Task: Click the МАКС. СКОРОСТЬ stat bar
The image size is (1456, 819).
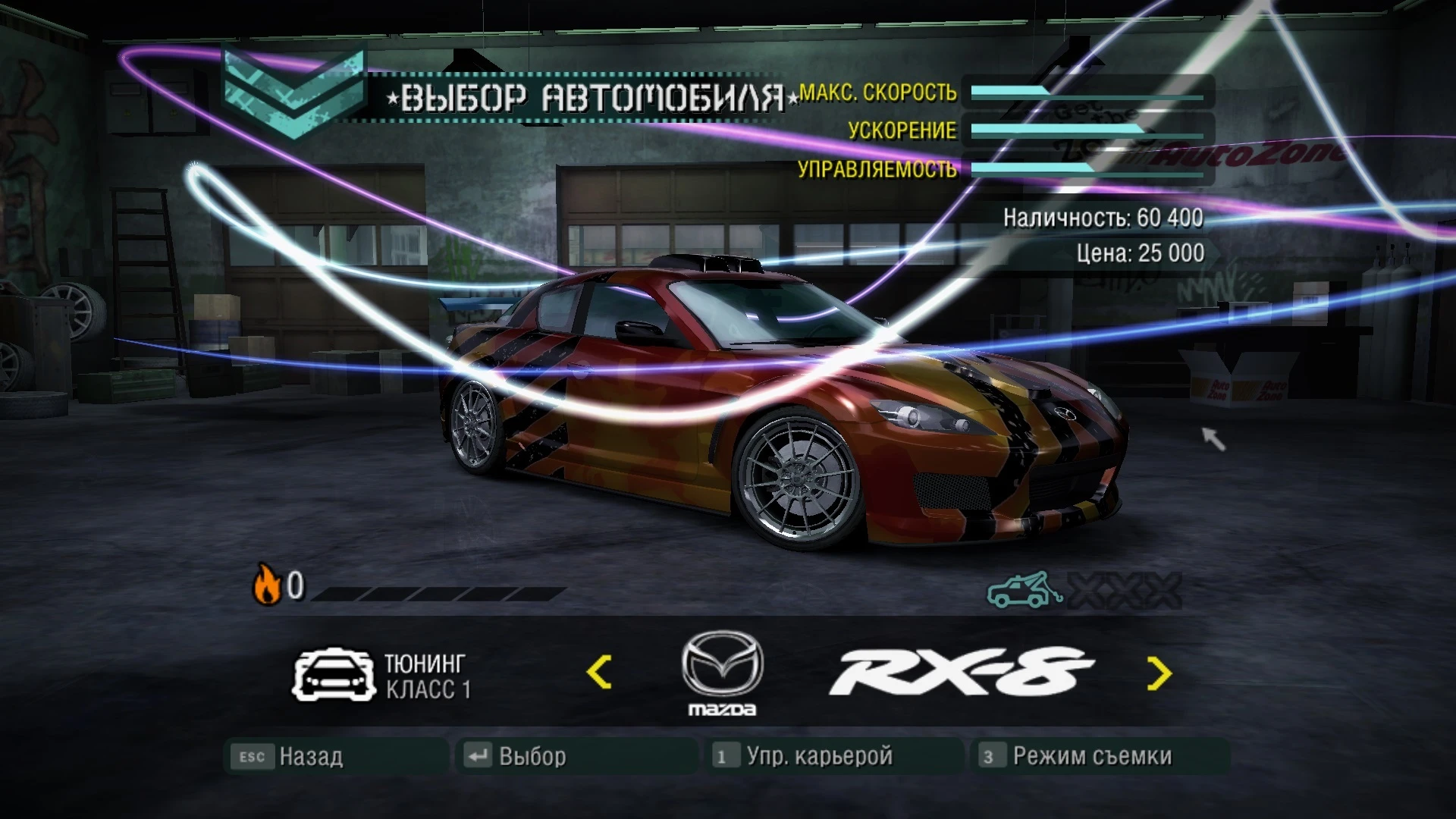Action: [x=1084, y=93]
